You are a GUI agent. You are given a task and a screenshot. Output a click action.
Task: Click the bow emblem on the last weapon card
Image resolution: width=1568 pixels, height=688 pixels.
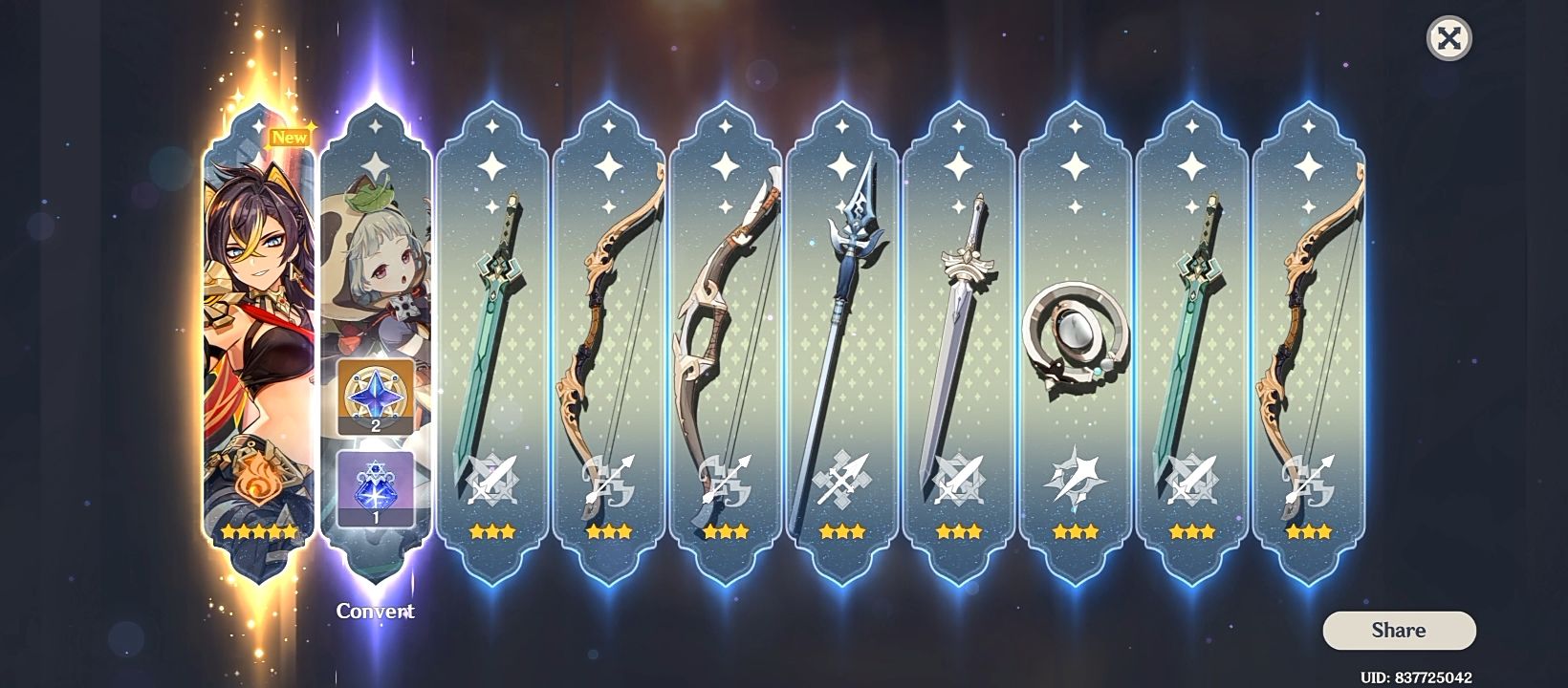click(x=1307, y=479)
